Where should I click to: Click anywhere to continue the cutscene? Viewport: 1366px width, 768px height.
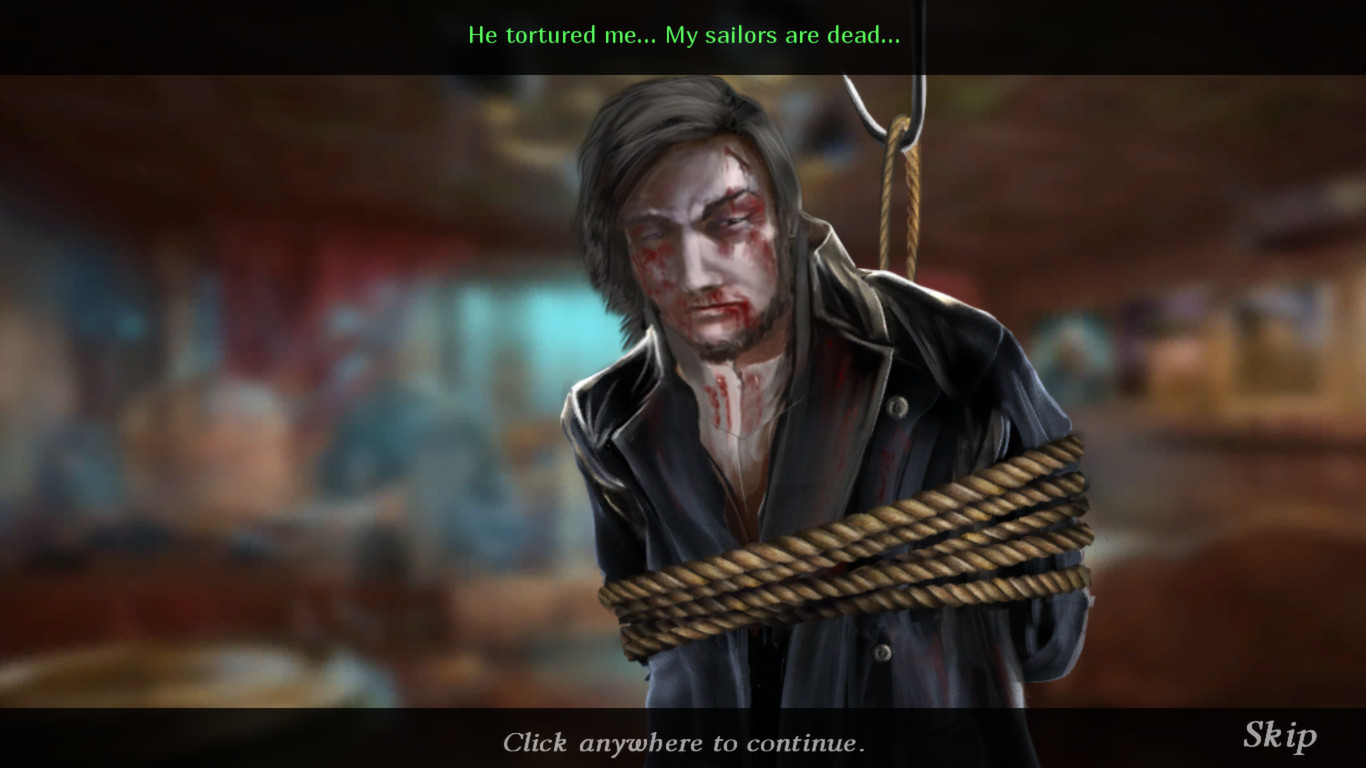pos(683,400)
